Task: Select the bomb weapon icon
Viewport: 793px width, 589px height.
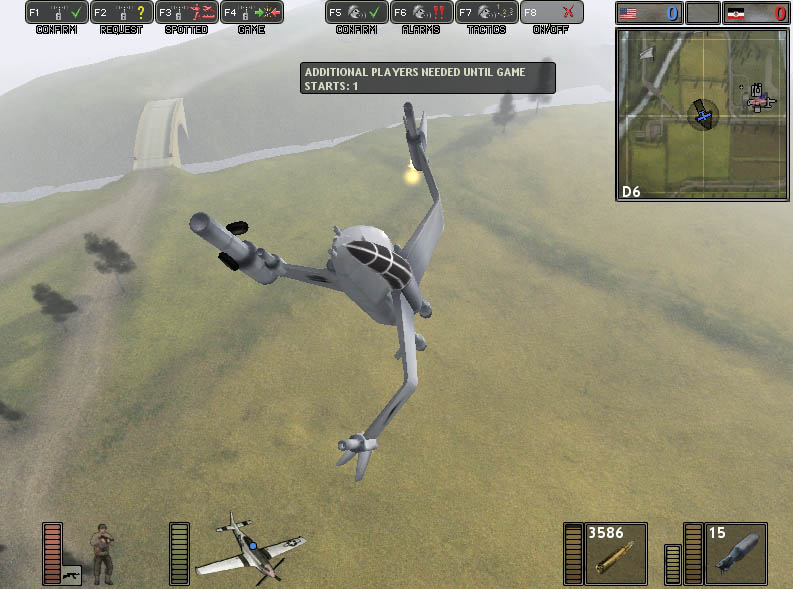Action: [735, 553]
